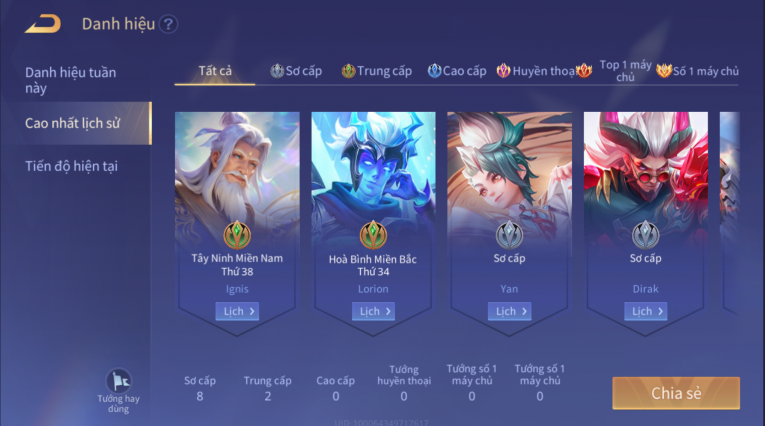Click the Chia sẻ share button
This screenshot has height=426, width=765.
click(x=676, y=393)
